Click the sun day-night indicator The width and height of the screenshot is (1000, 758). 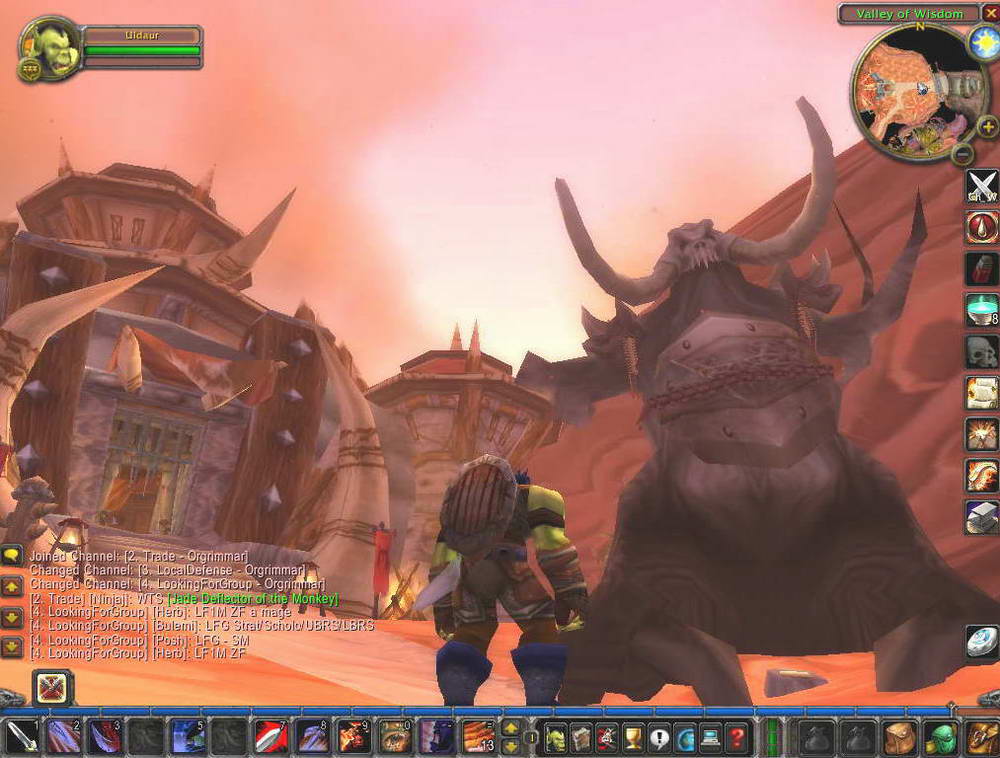point(982,42)
